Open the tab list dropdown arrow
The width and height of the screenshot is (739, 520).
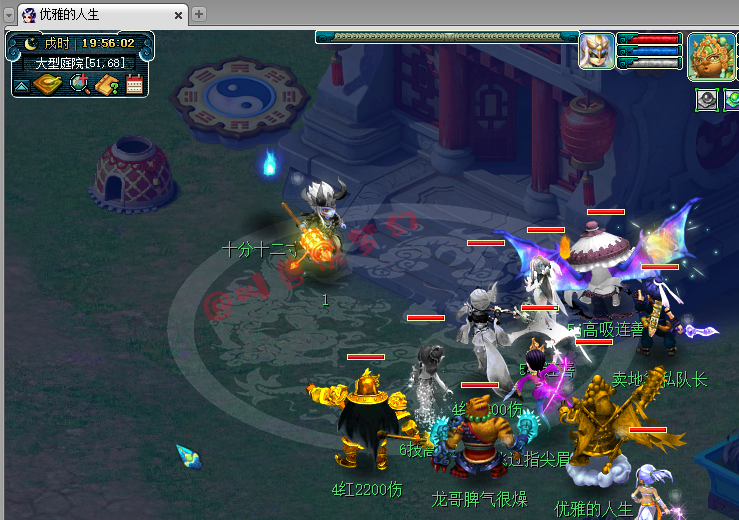pos(9,15)
